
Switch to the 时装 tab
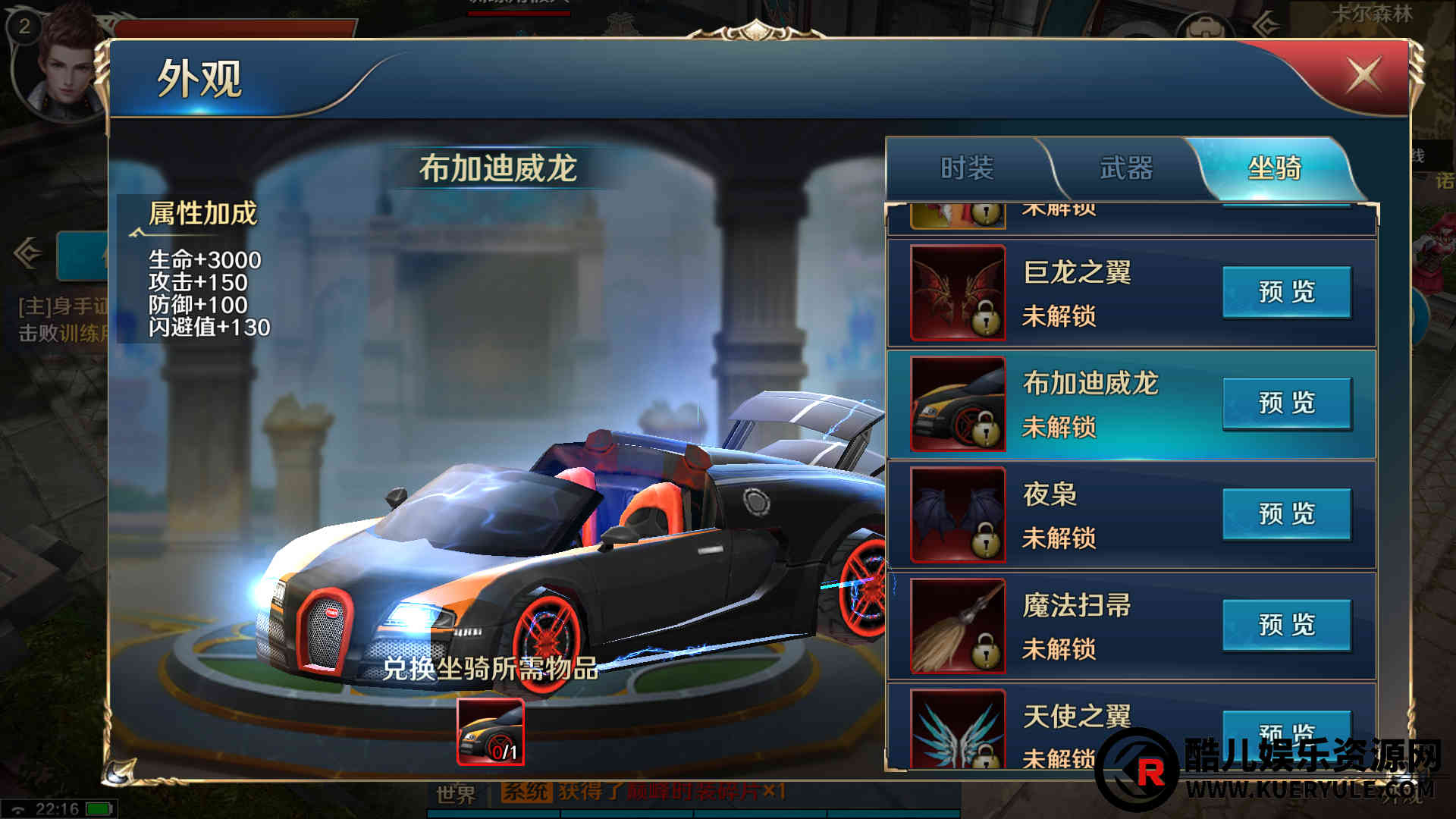click(x=967, y=168)
